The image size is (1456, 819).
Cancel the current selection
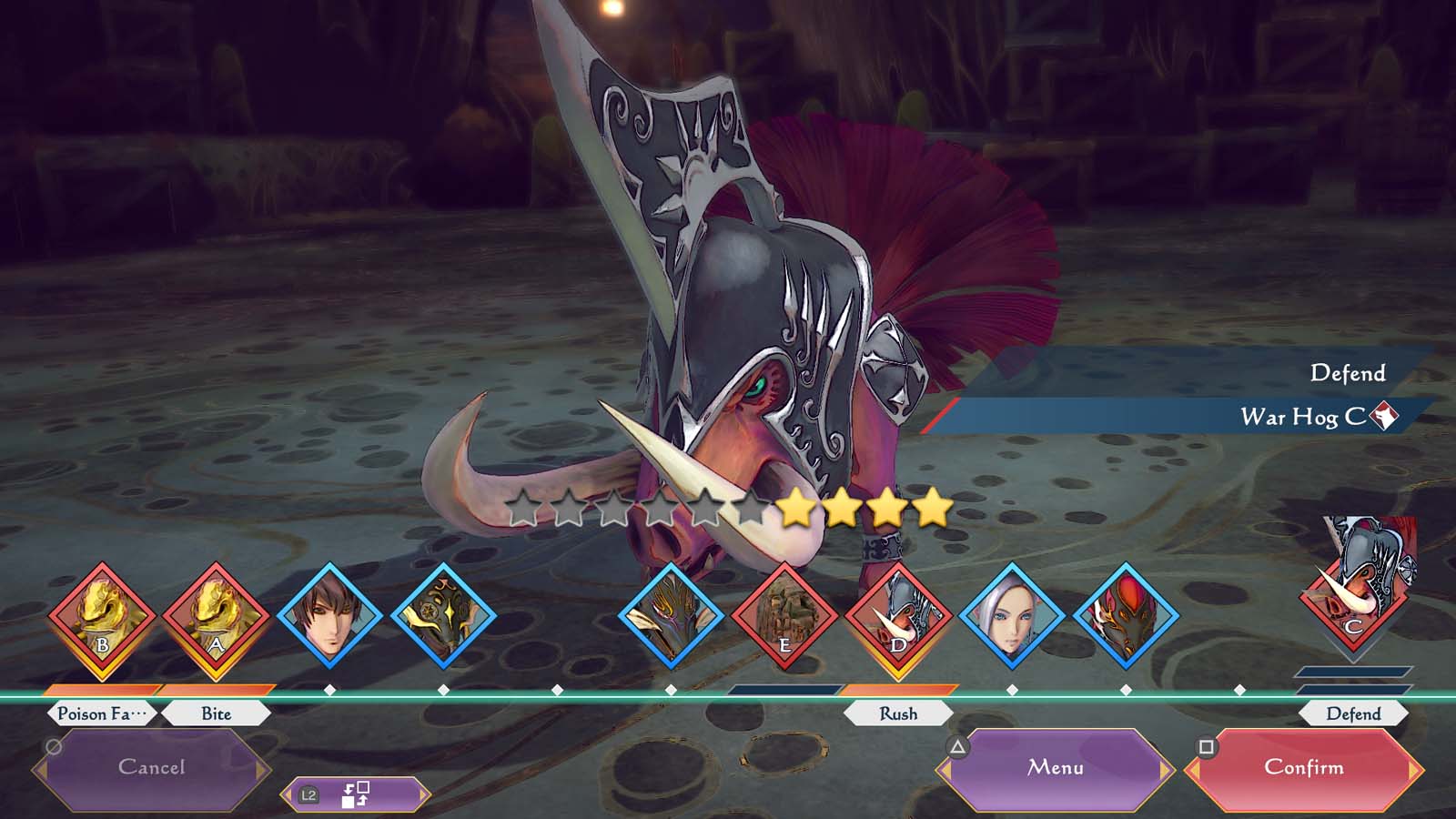(x=151, y=768)
